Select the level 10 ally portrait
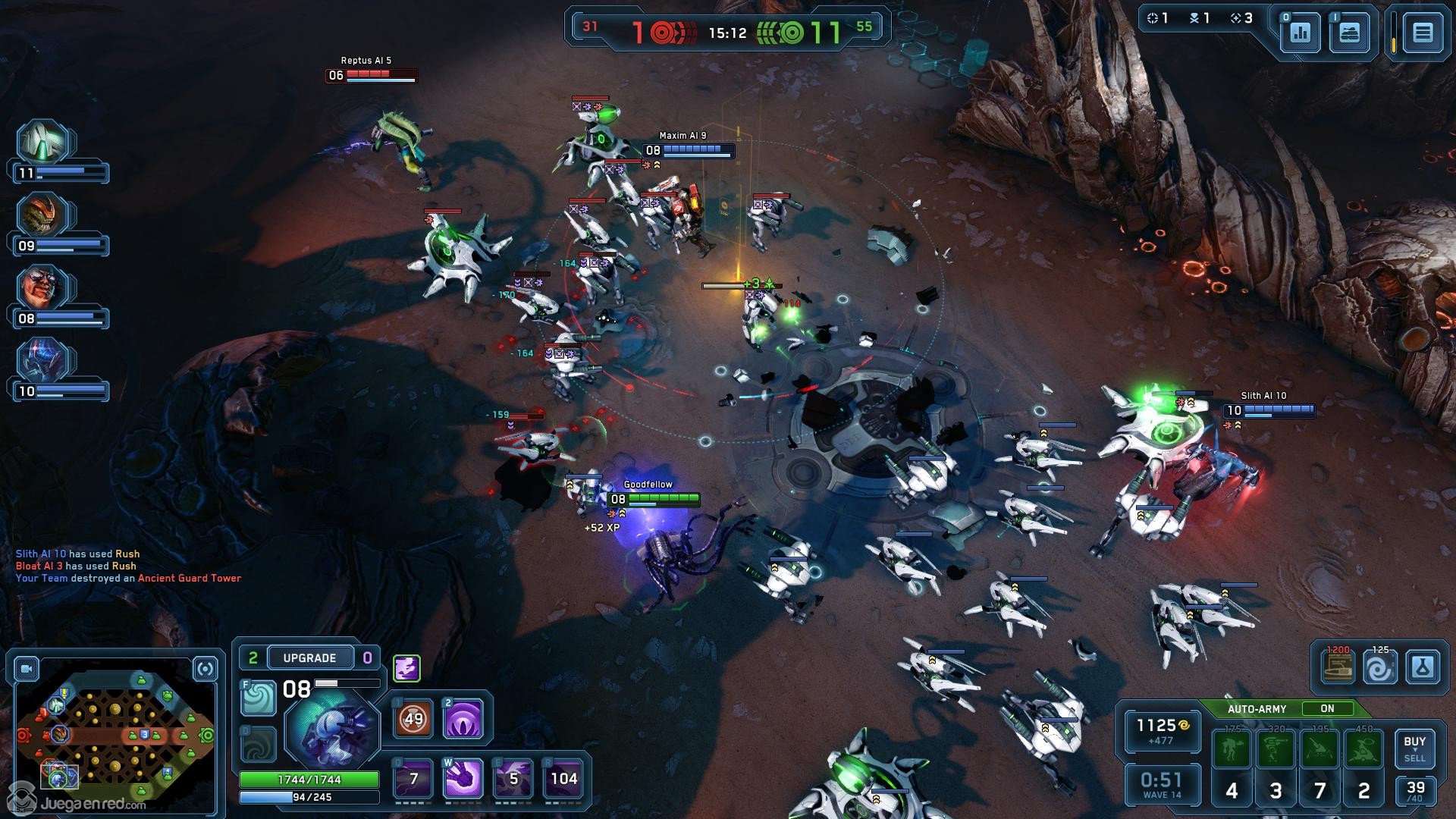This screenshot has width=1456, height=819. tap(44, 361)
